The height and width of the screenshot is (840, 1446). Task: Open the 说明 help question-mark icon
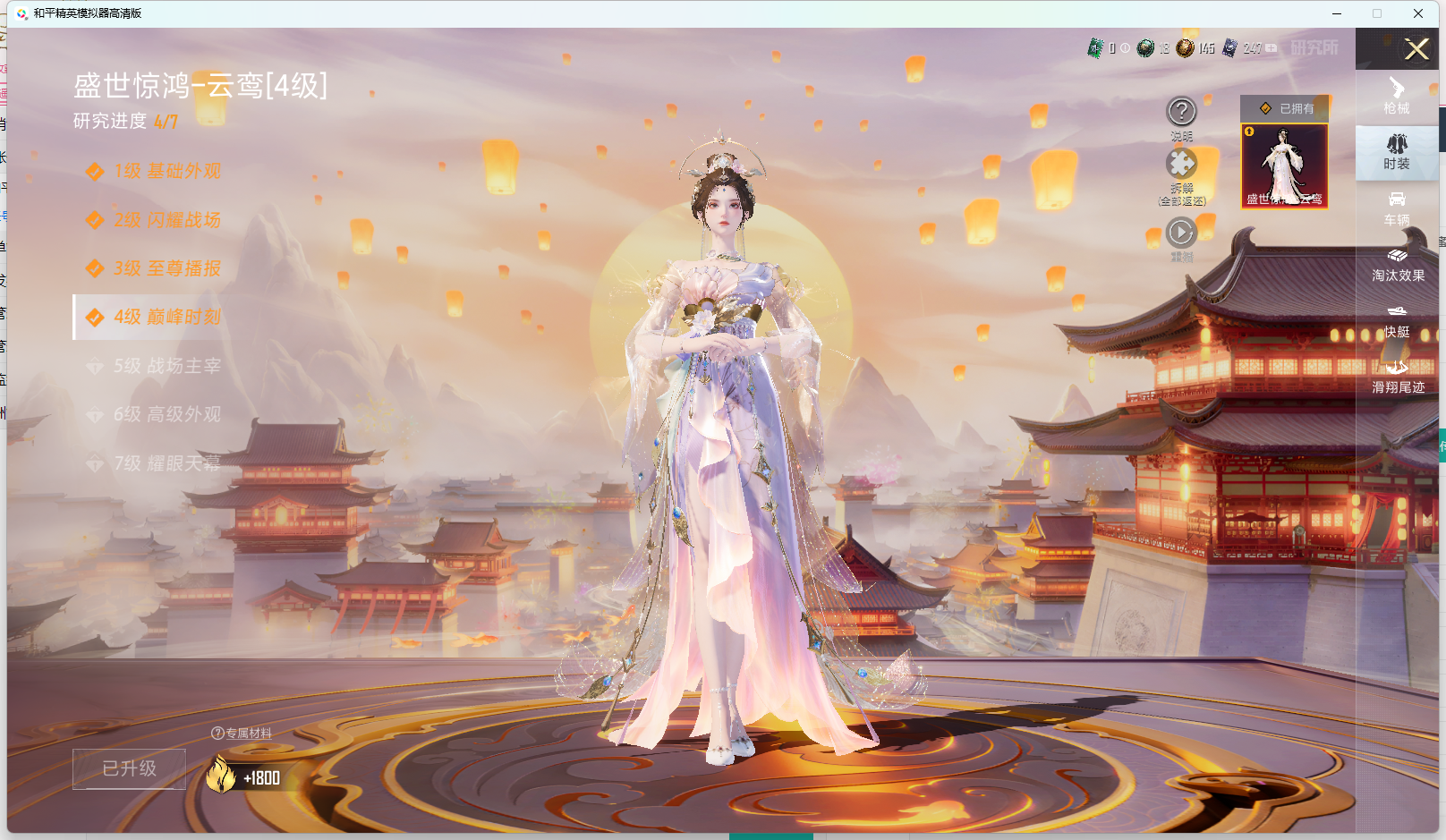coord(1182,111)
